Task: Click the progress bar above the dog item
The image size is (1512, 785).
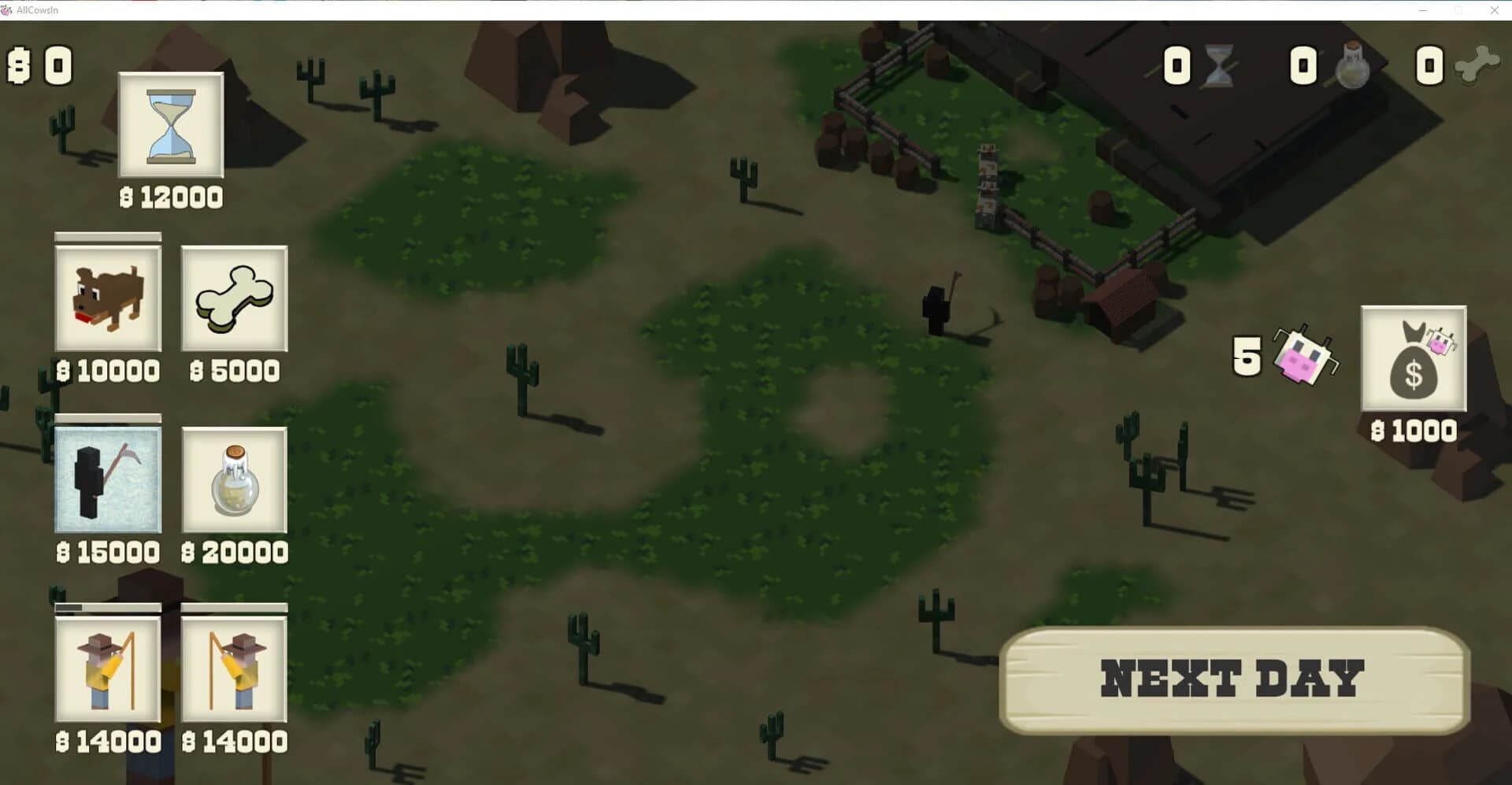Action: click(x=109, y=236)
